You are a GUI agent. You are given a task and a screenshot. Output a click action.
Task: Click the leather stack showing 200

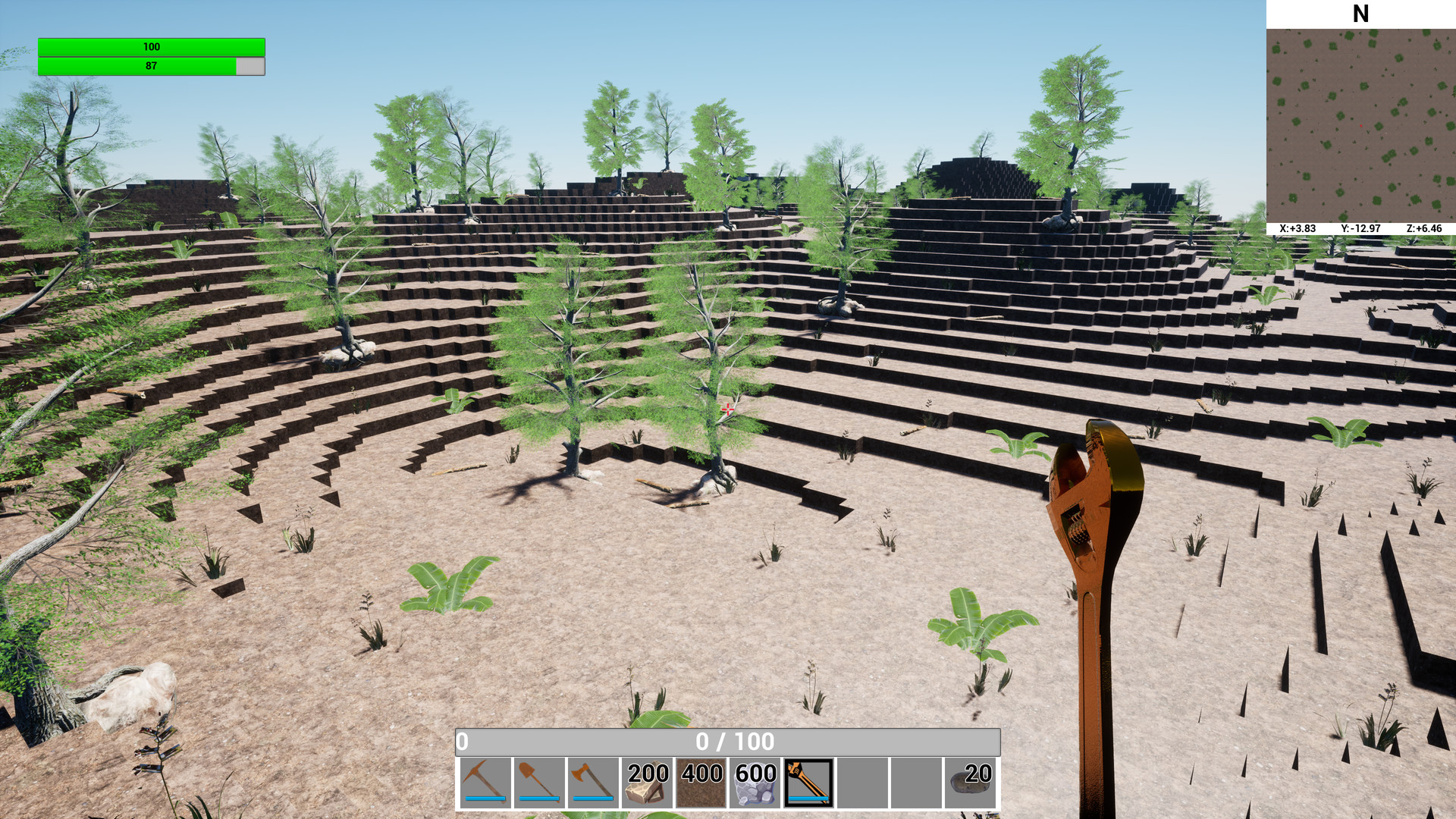647,780
